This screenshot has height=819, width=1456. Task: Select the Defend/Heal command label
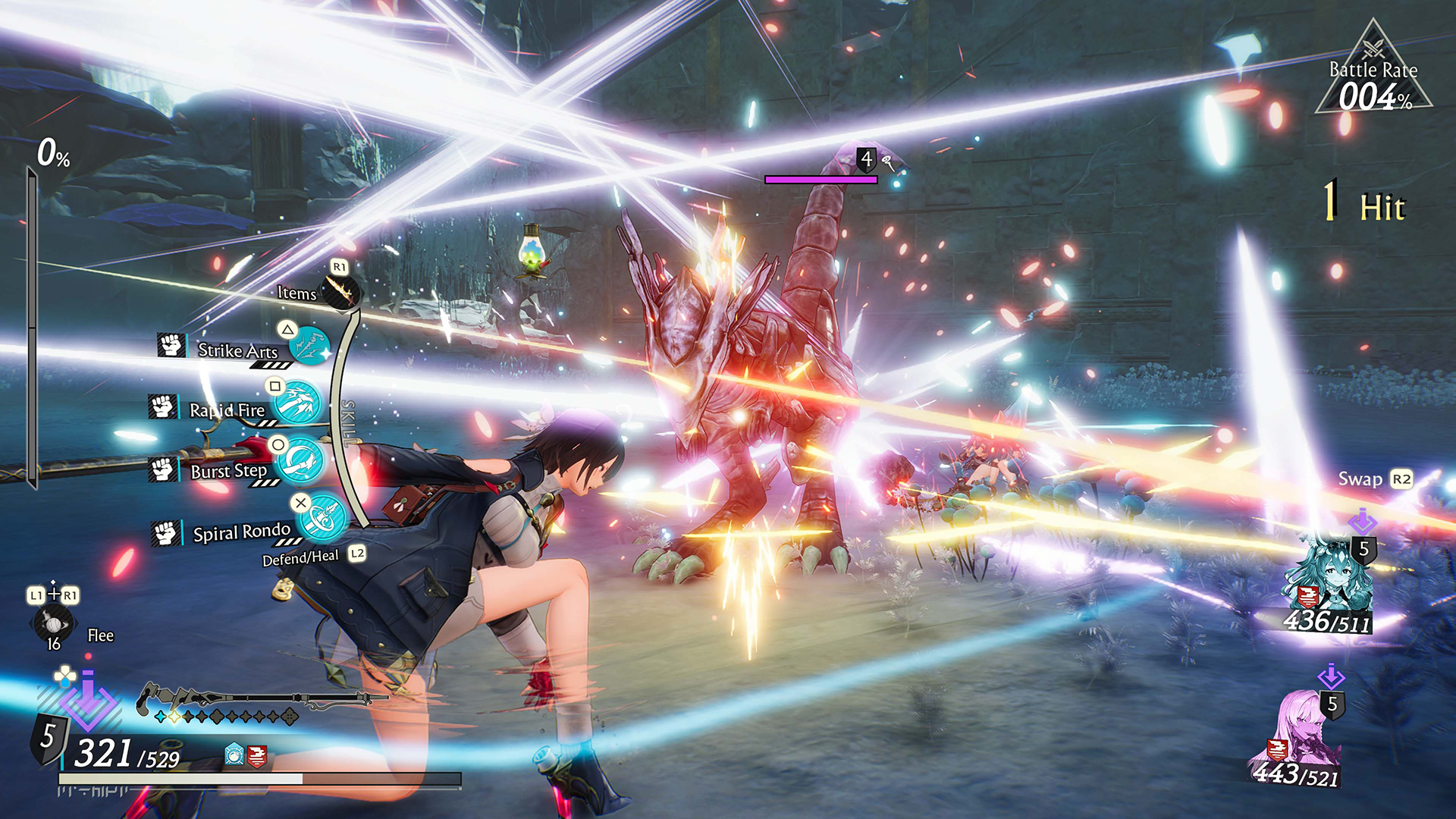[300, 558]
